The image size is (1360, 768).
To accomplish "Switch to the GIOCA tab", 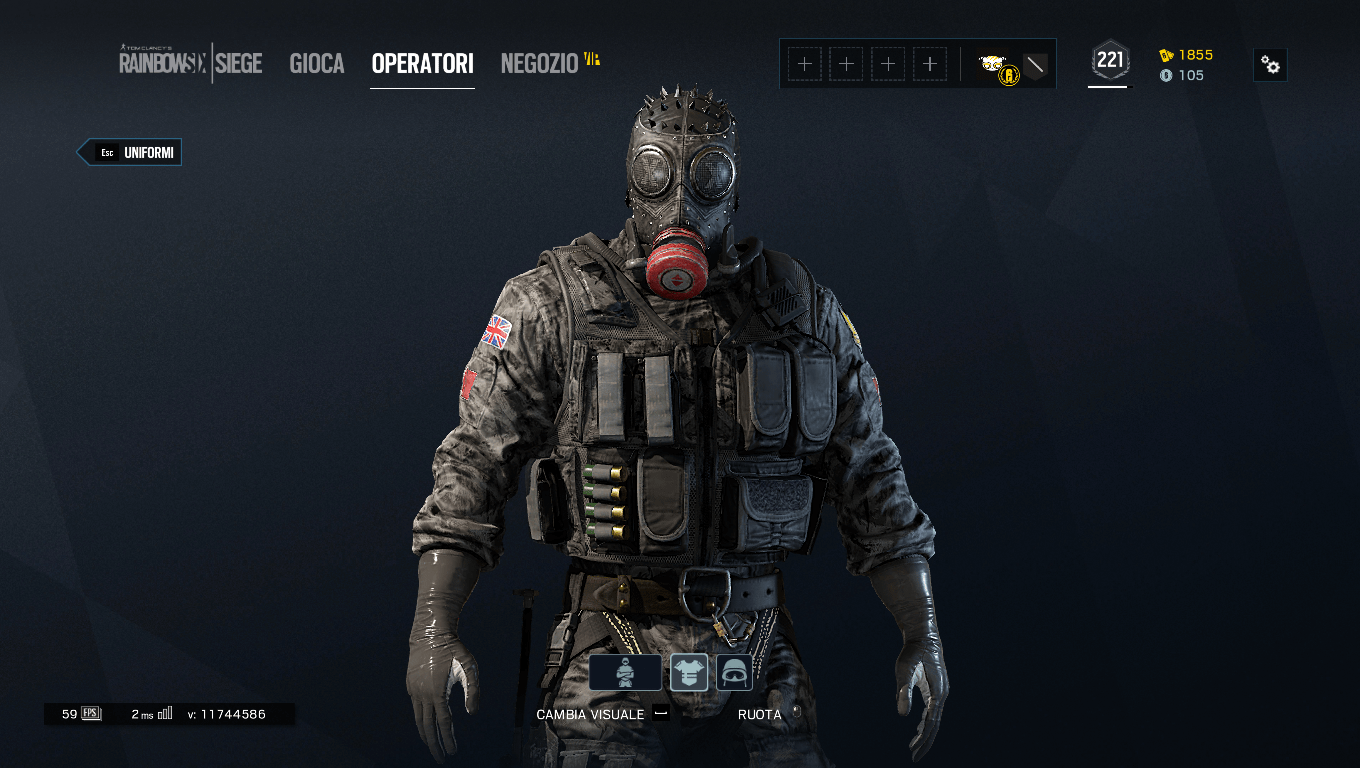I will coord(316,64).
